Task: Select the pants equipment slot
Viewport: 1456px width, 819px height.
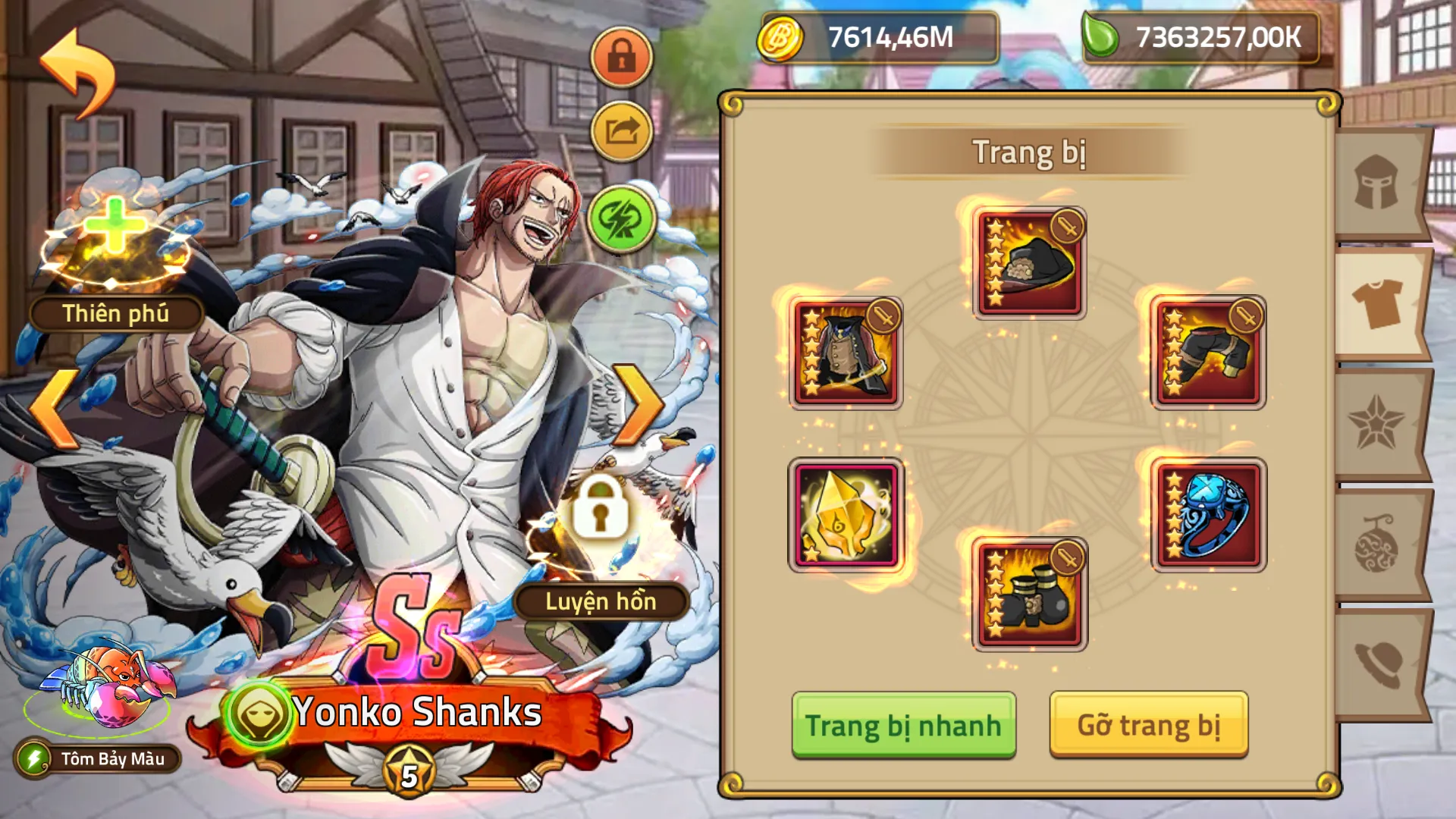Action: (1207, 350)
